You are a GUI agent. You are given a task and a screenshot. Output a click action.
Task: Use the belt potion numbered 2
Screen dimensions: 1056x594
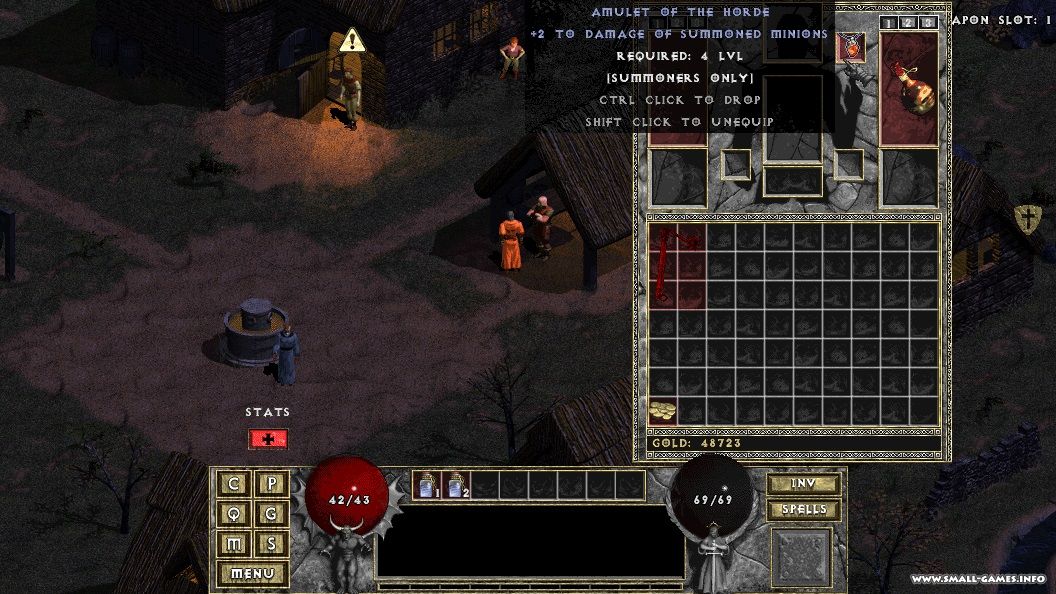(456, 485)
